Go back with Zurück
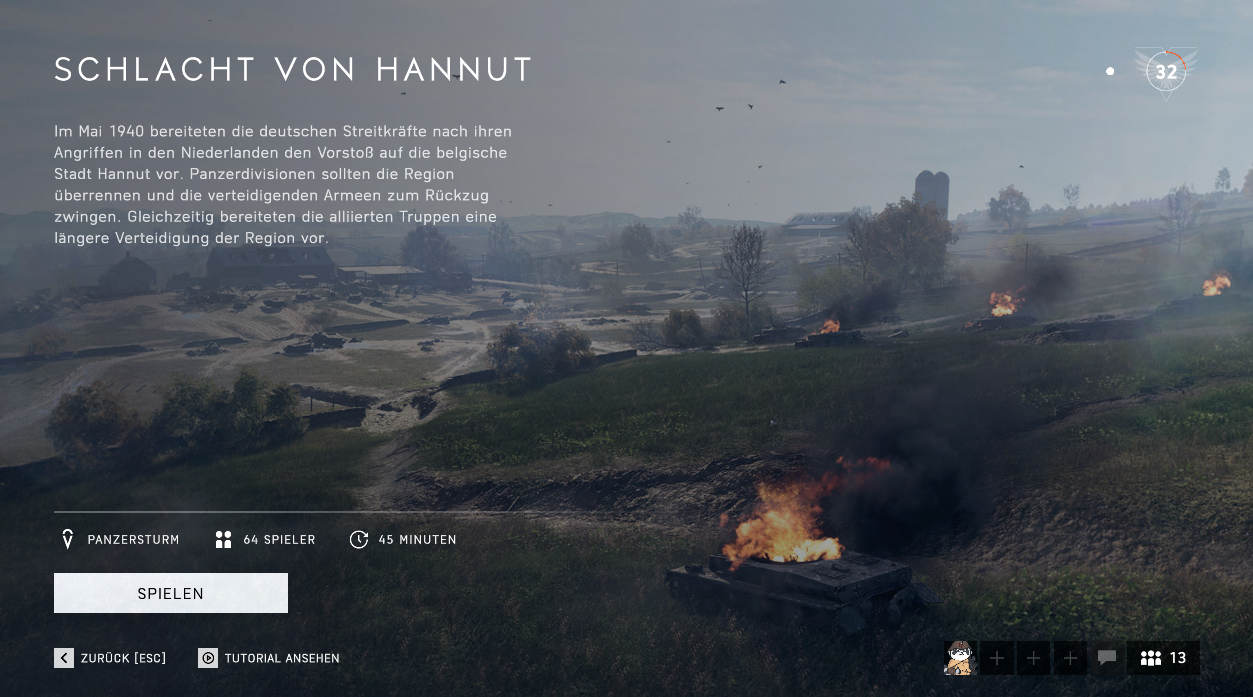 (x=110, y=658)
